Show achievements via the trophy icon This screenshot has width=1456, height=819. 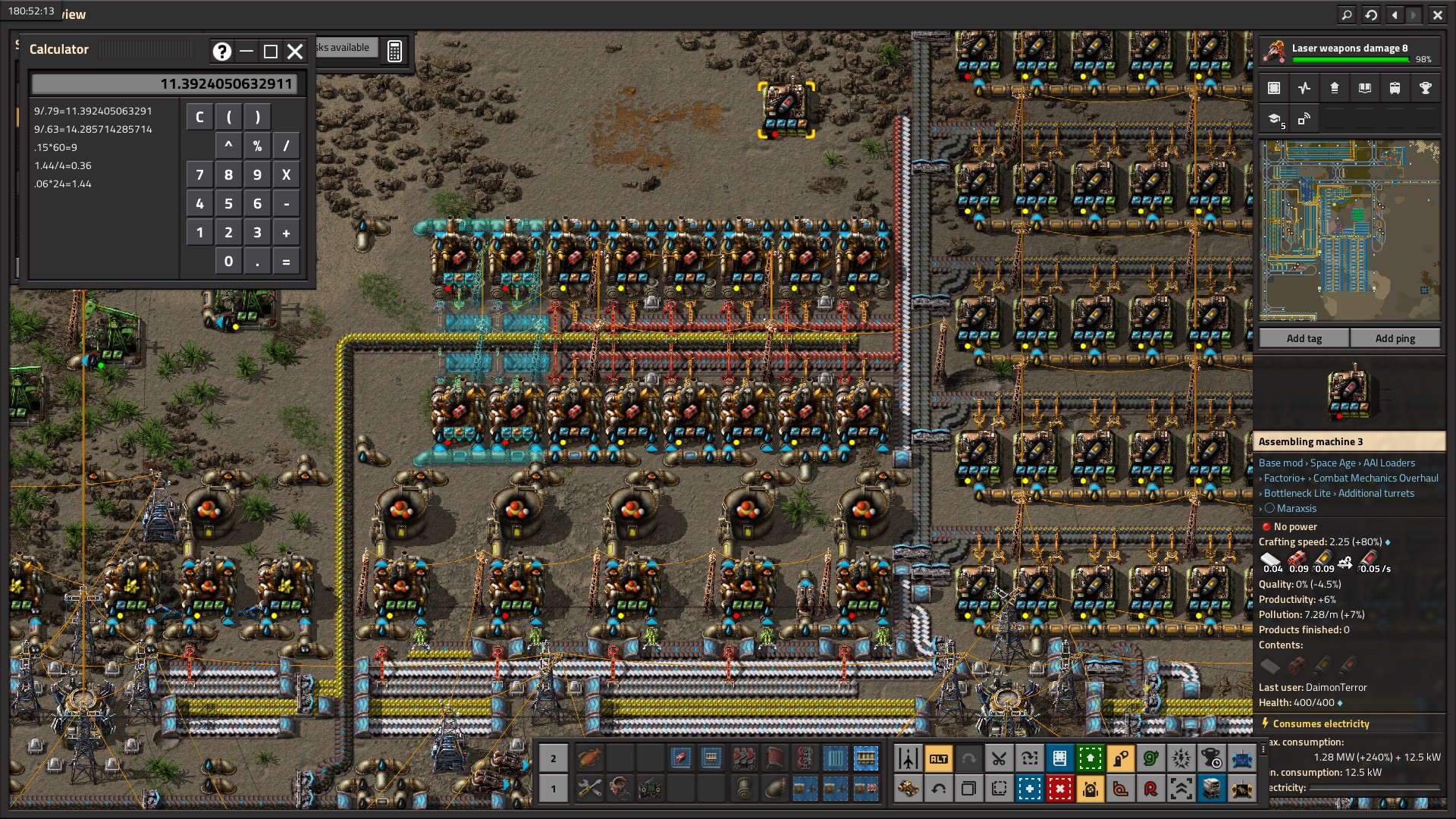1425,89
